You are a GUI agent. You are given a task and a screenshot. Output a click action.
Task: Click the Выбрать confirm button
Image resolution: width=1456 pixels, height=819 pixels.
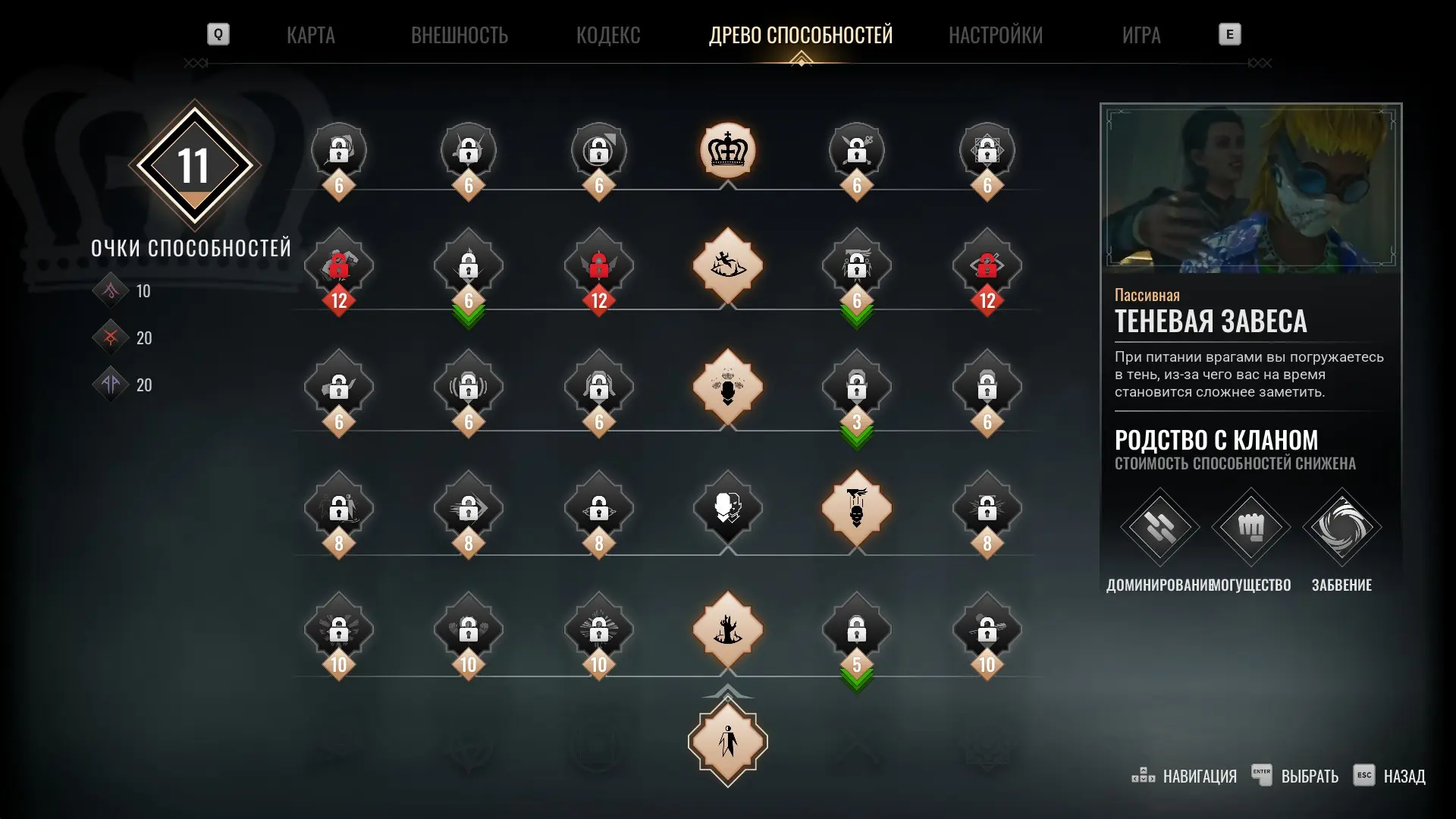1295,776
